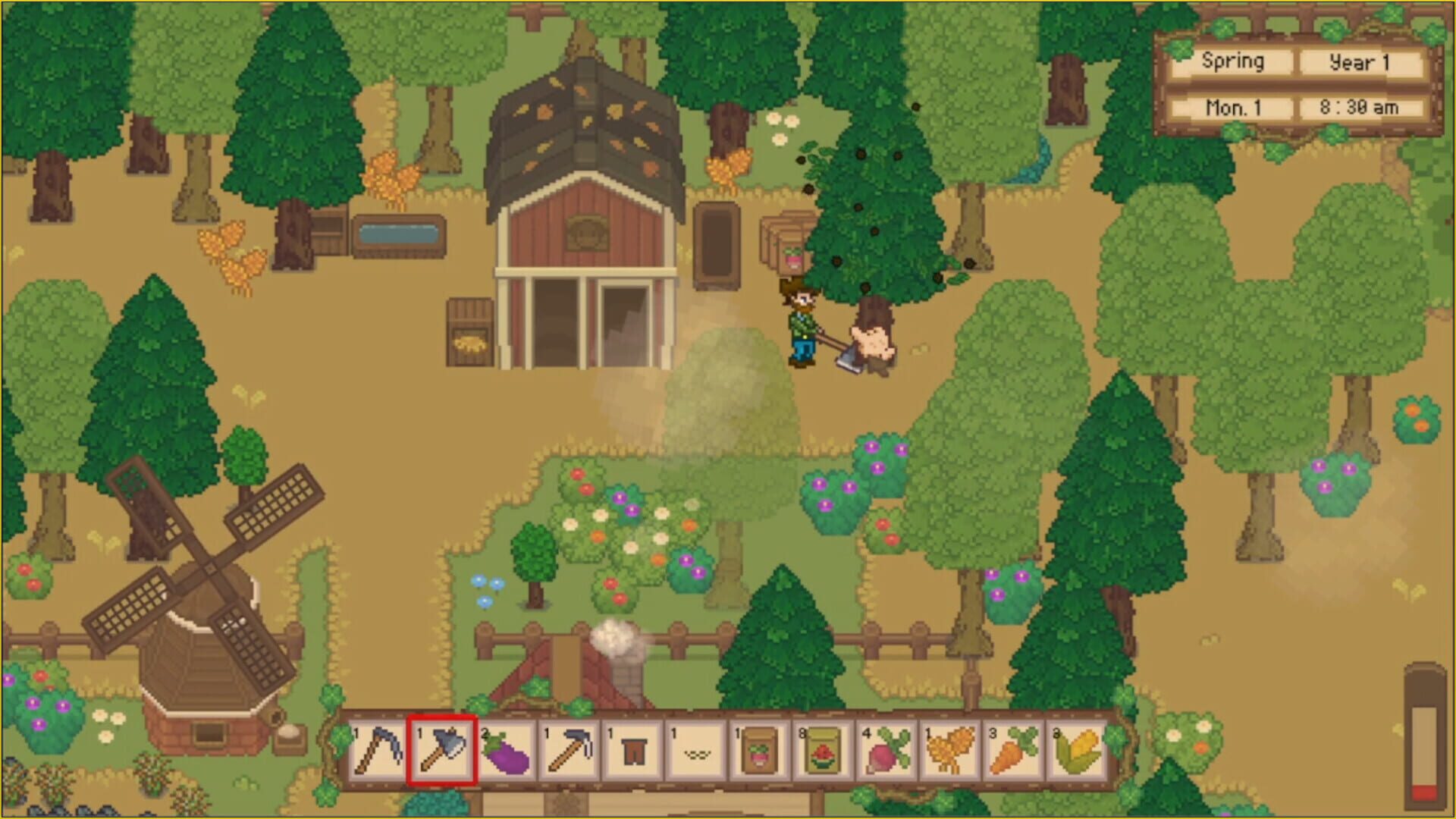Open the Spring season panel
Image resolution: width=1456 pixels, height=819 pixels.
(x=1233, y=62)
